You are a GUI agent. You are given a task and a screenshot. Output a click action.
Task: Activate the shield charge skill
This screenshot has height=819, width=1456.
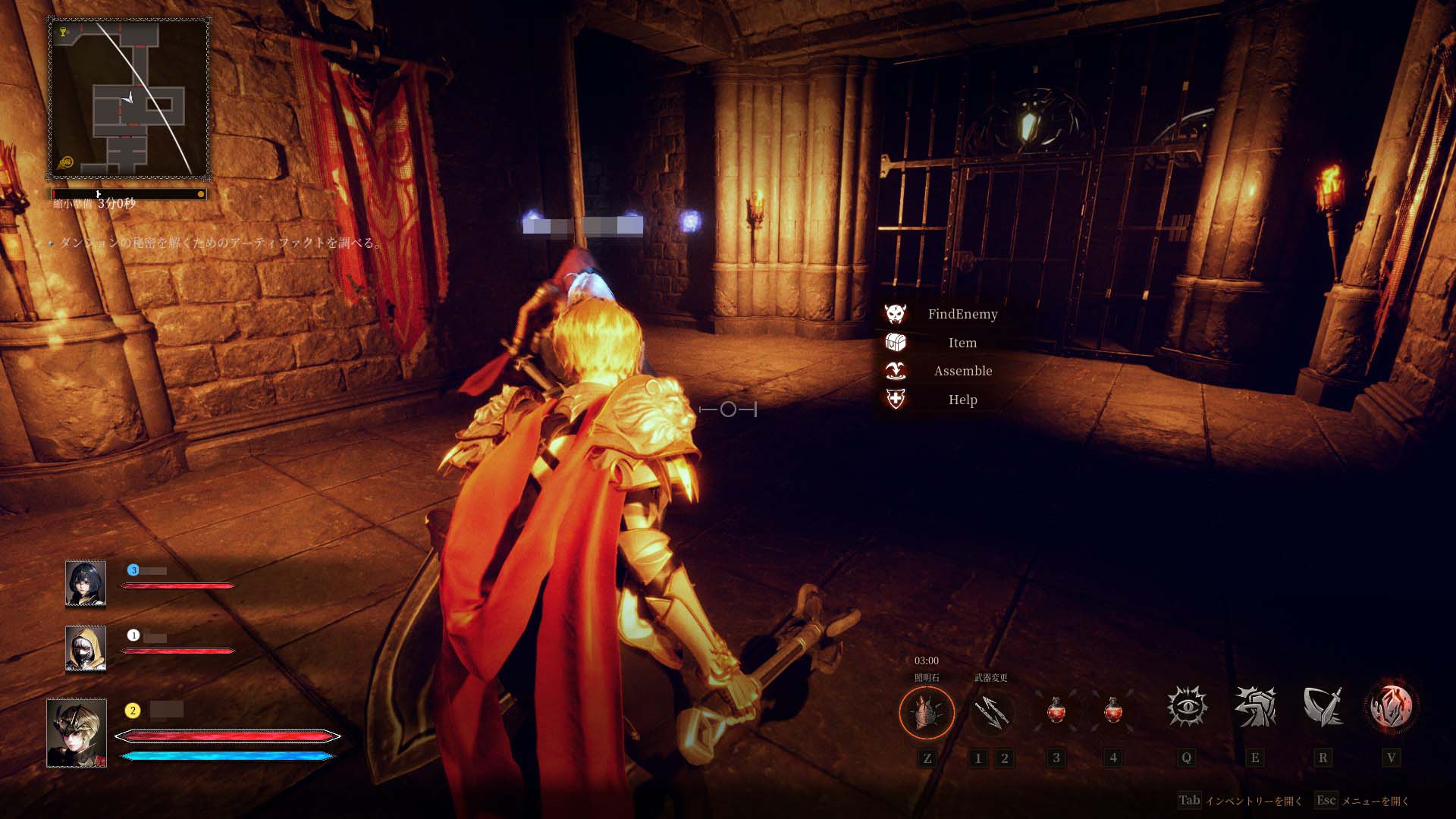pos(1255,708)
